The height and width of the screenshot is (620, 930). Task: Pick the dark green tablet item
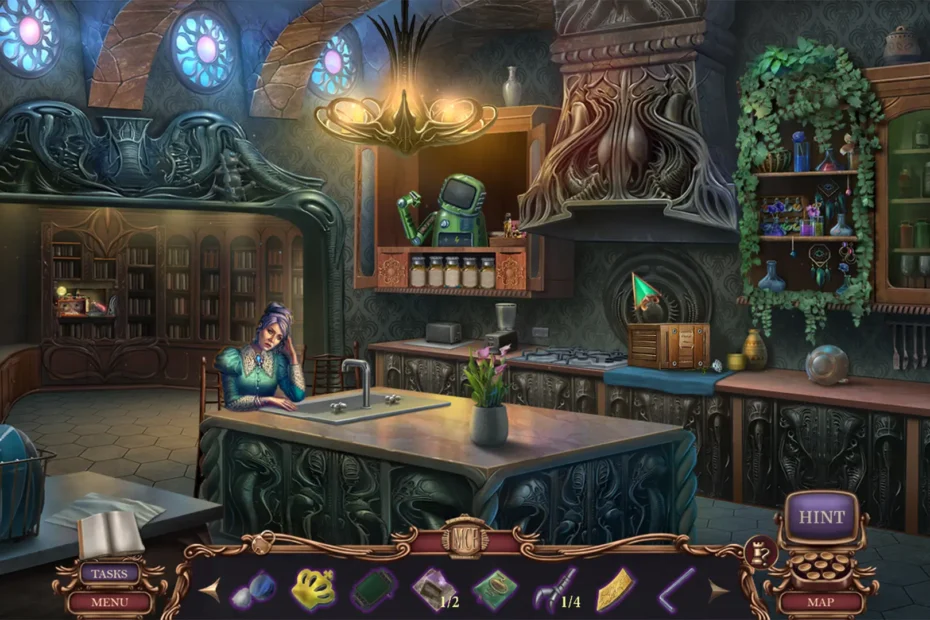click(x=374, y=589)
